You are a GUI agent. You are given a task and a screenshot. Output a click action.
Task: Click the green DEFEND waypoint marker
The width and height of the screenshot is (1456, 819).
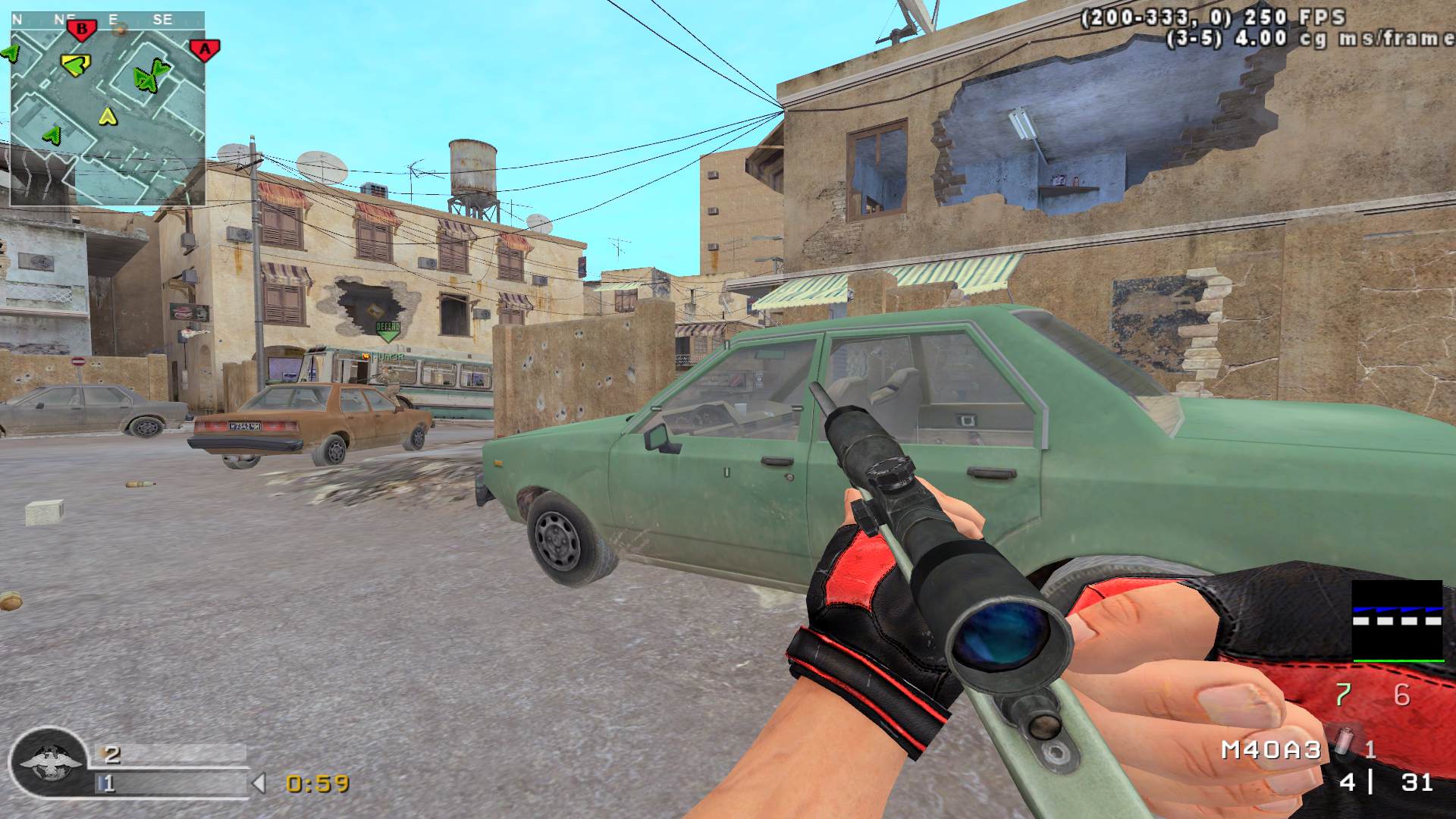click(x=388, y=330)
